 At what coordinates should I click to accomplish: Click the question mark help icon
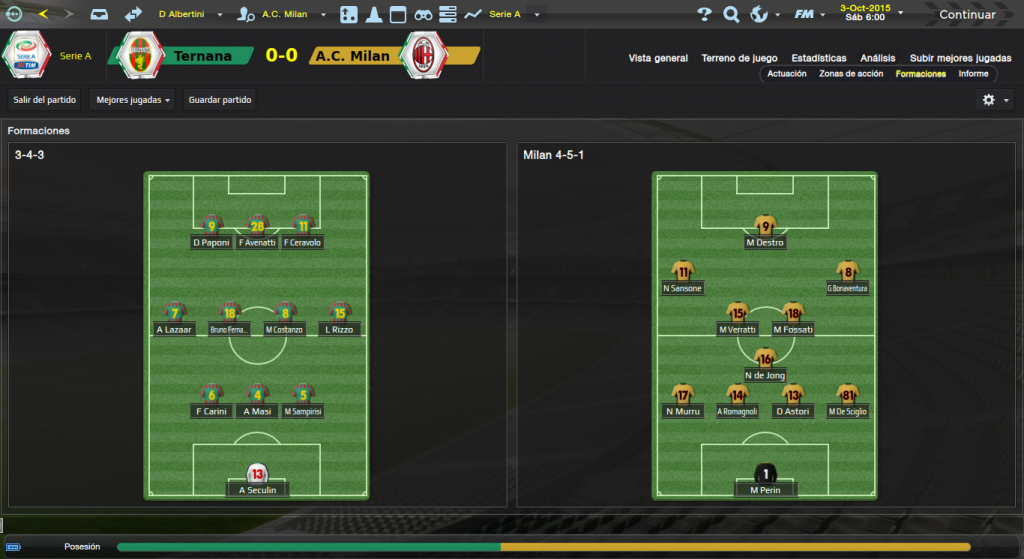point(704,15)
